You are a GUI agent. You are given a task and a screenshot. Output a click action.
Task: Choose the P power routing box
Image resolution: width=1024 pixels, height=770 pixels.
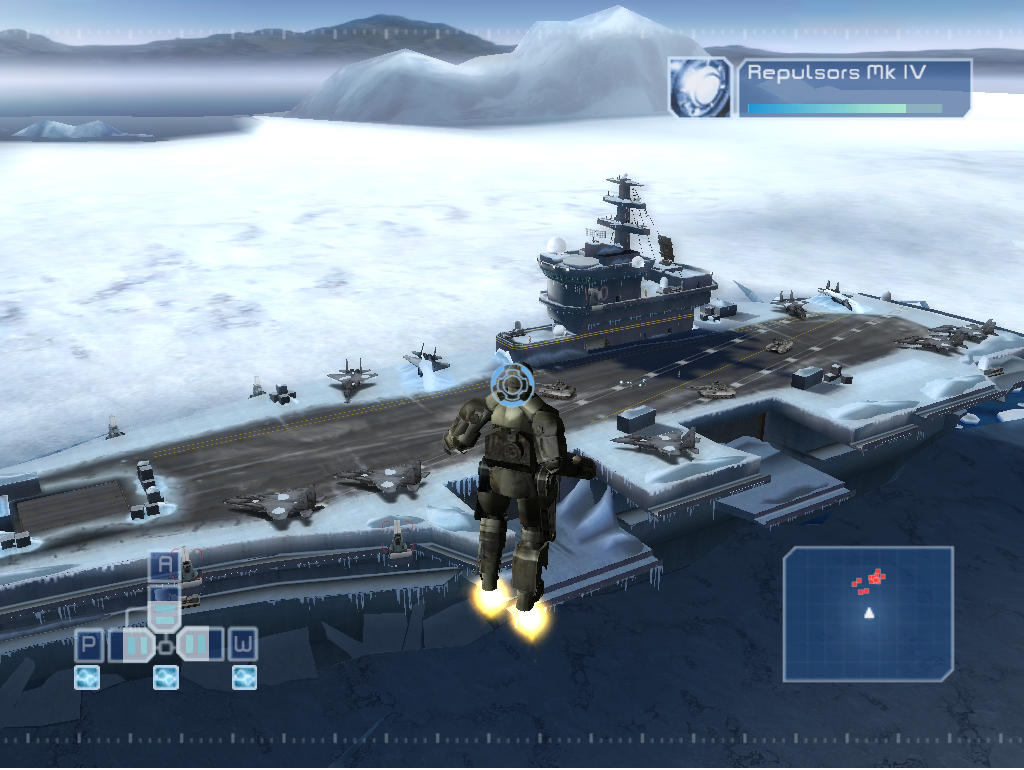90,644
